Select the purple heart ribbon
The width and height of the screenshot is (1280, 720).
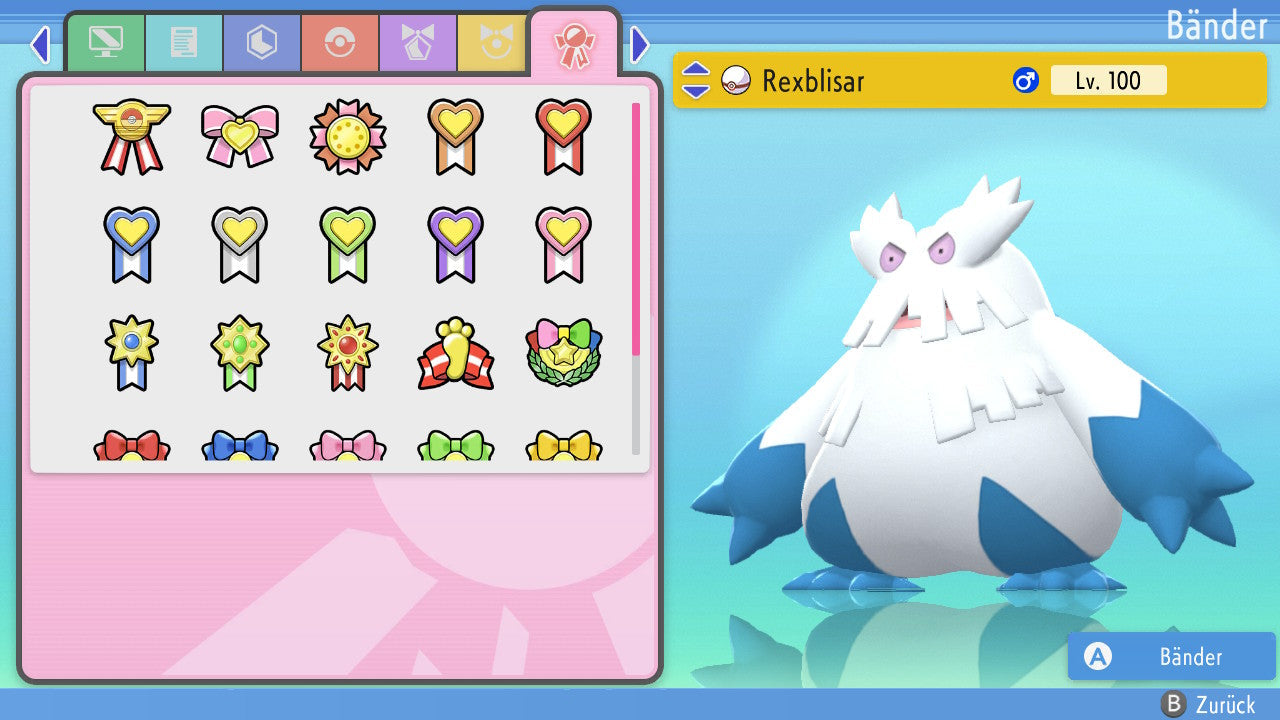pyautogui.click(x=455, y=244)
